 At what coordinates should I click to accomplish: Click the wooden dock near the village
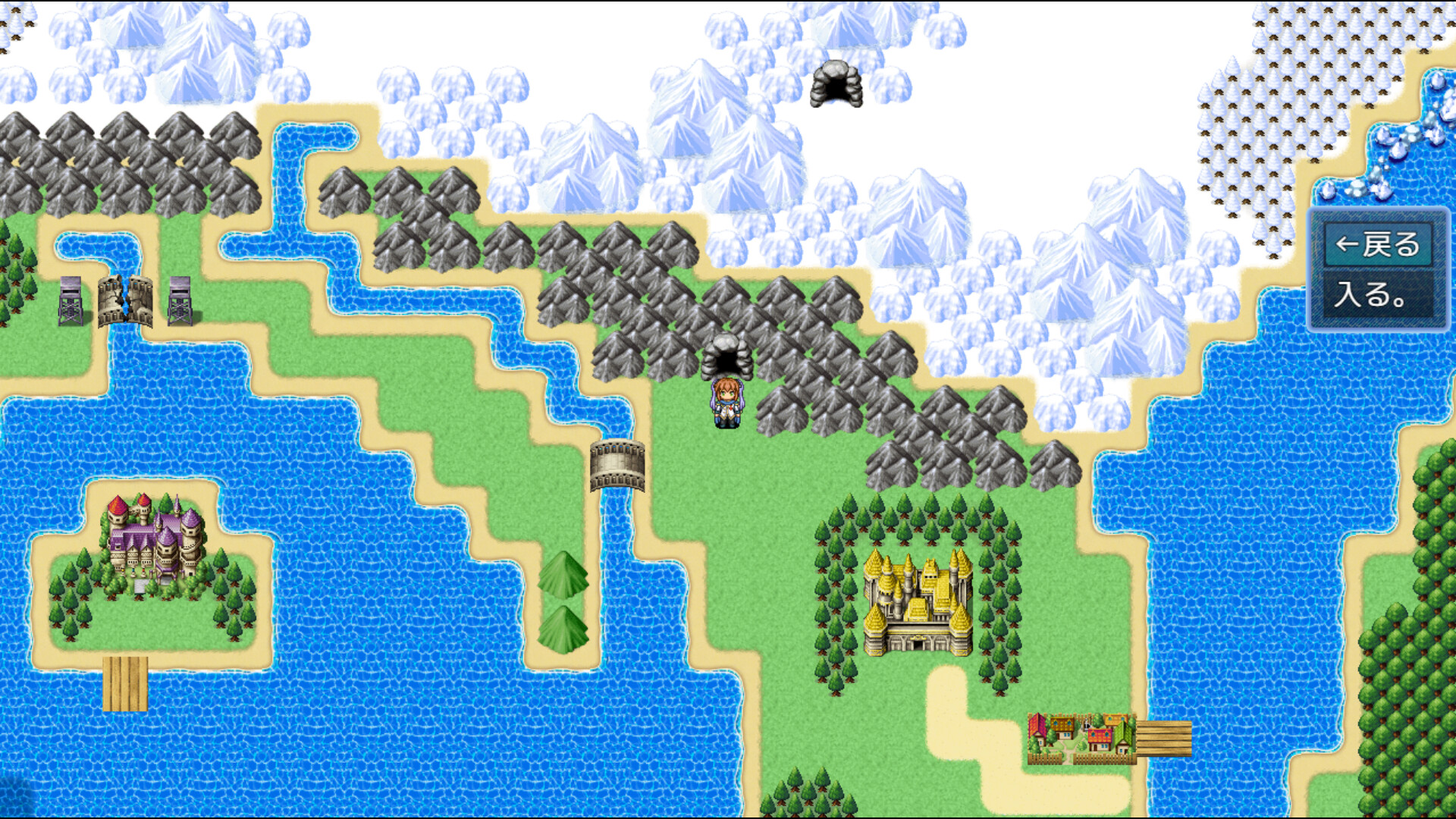click(x=1164, y=739)
